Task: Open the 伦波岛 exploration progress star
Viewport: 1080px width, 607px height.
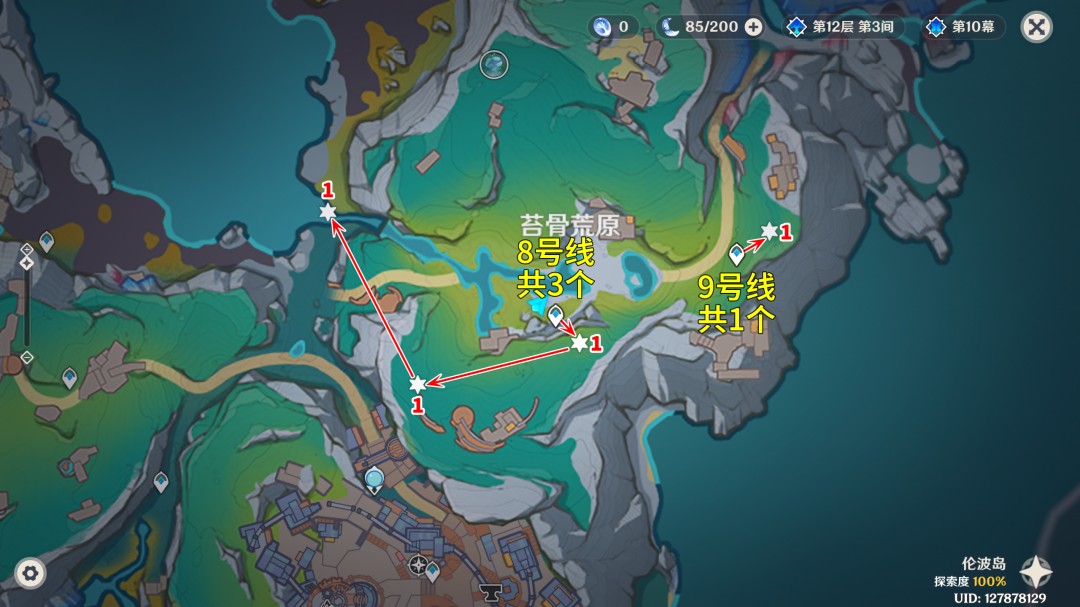Action: pos(1036,572)
